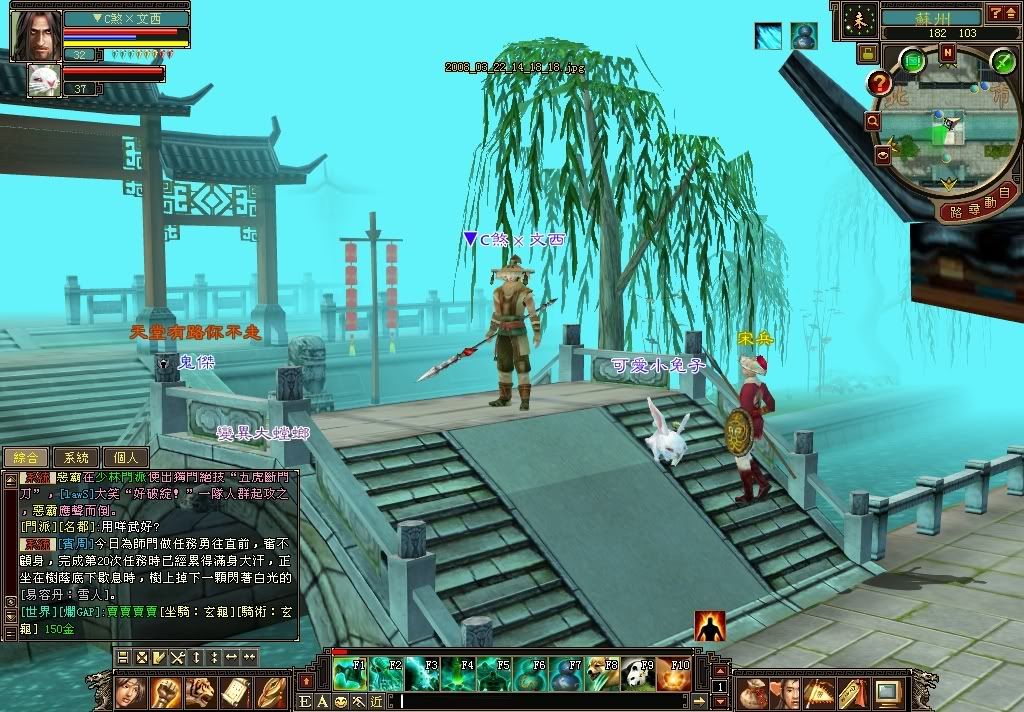Click the red question mark minimap button
1024x712 pixels.
[x=880, y=84]
